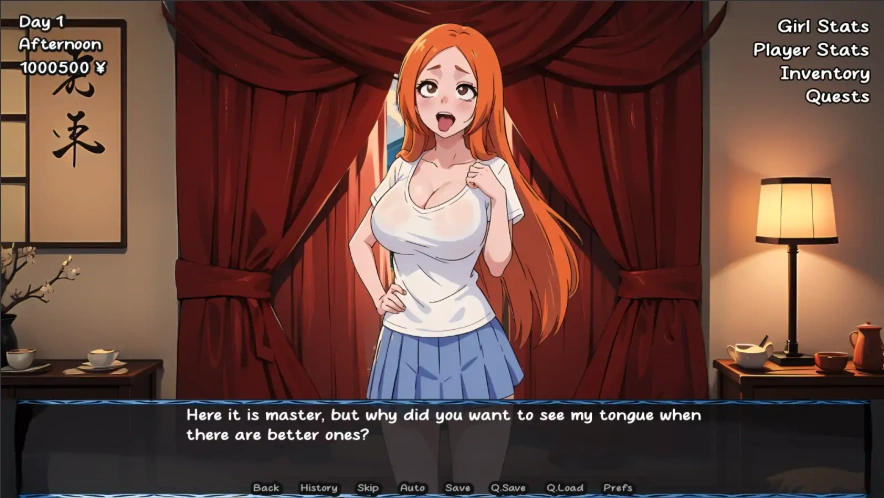Viewport: 884px width, 498px height.
Task: Quick load with Q.Load
Action: pos(565,488)
